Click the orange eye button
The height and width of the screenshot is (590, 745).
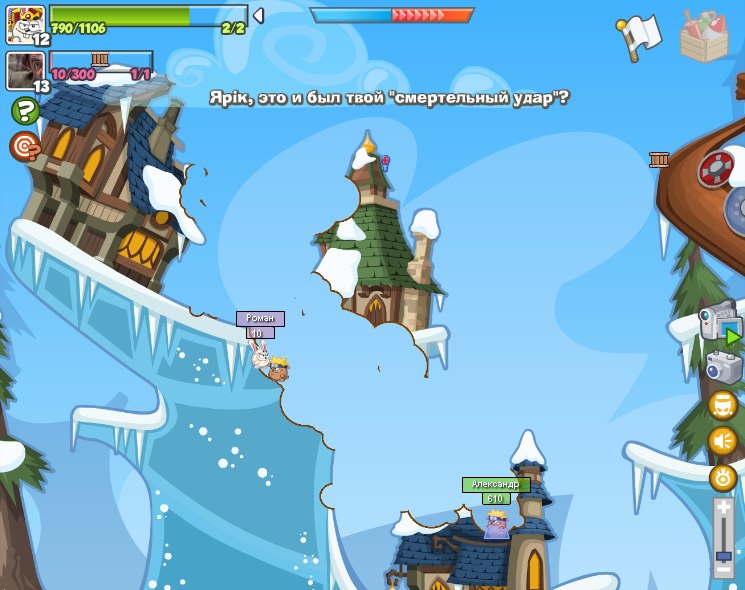(723, 478)
